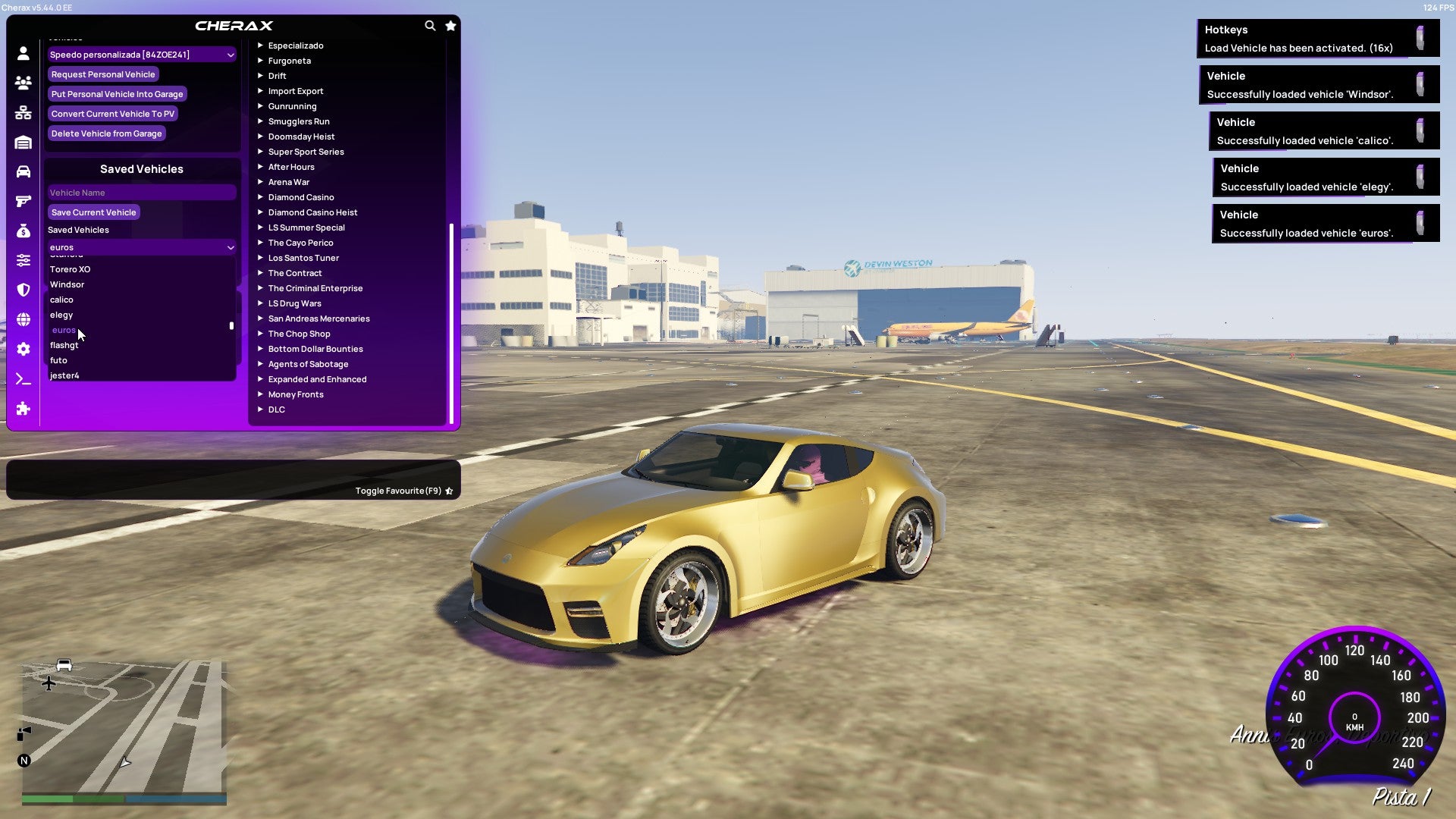Select 'Windsor' in the saved vehicles list
1456x819 pixels.
point(67,284)
